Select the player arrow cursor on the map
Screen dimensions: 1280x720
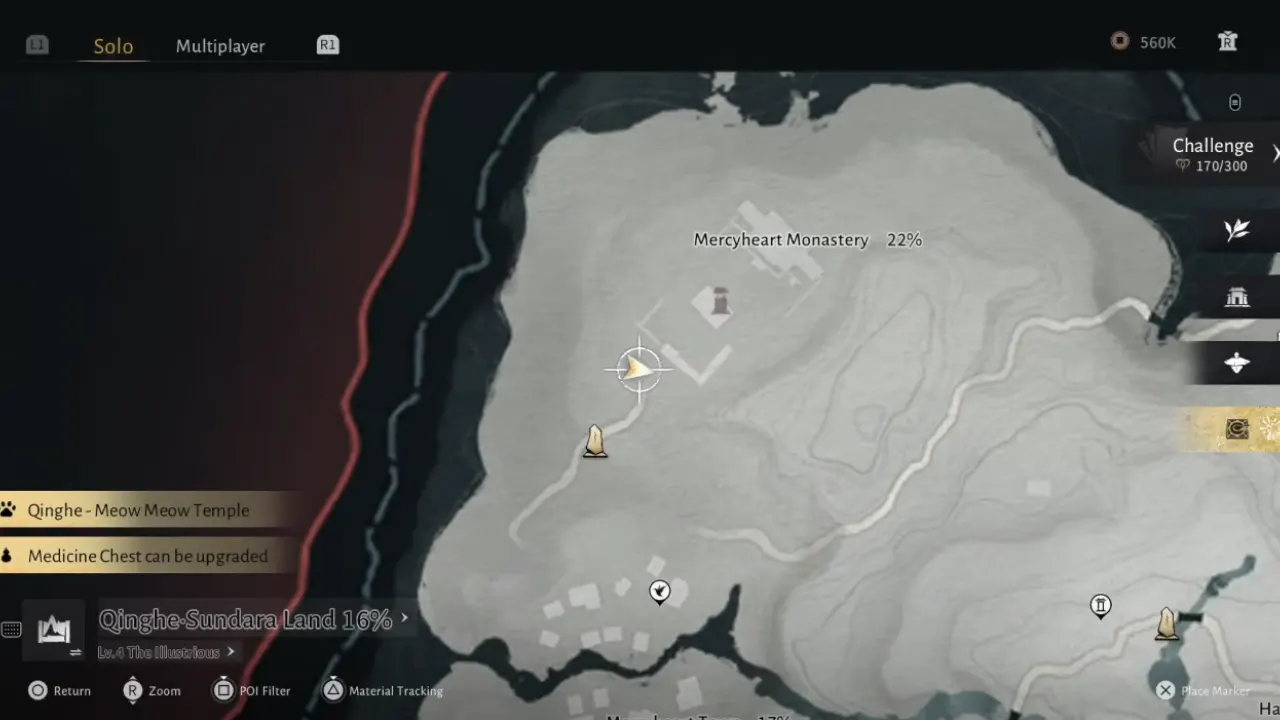[640, 369]
